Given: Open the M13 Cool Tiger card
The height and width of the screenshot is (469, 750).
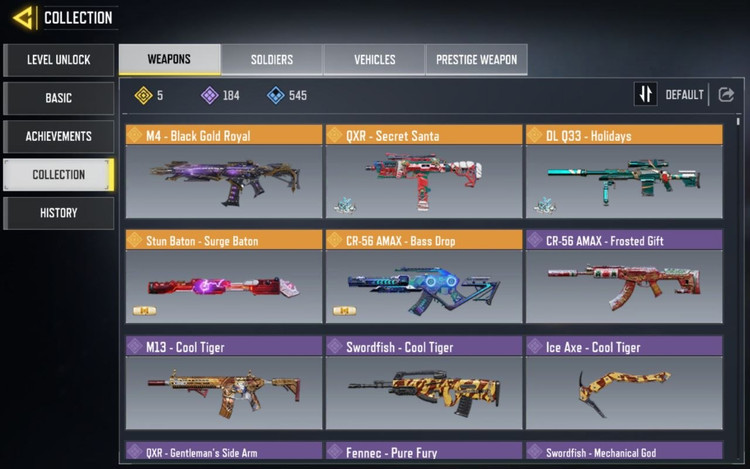Looking at the screenshot, I should click(x=224, y=383).
